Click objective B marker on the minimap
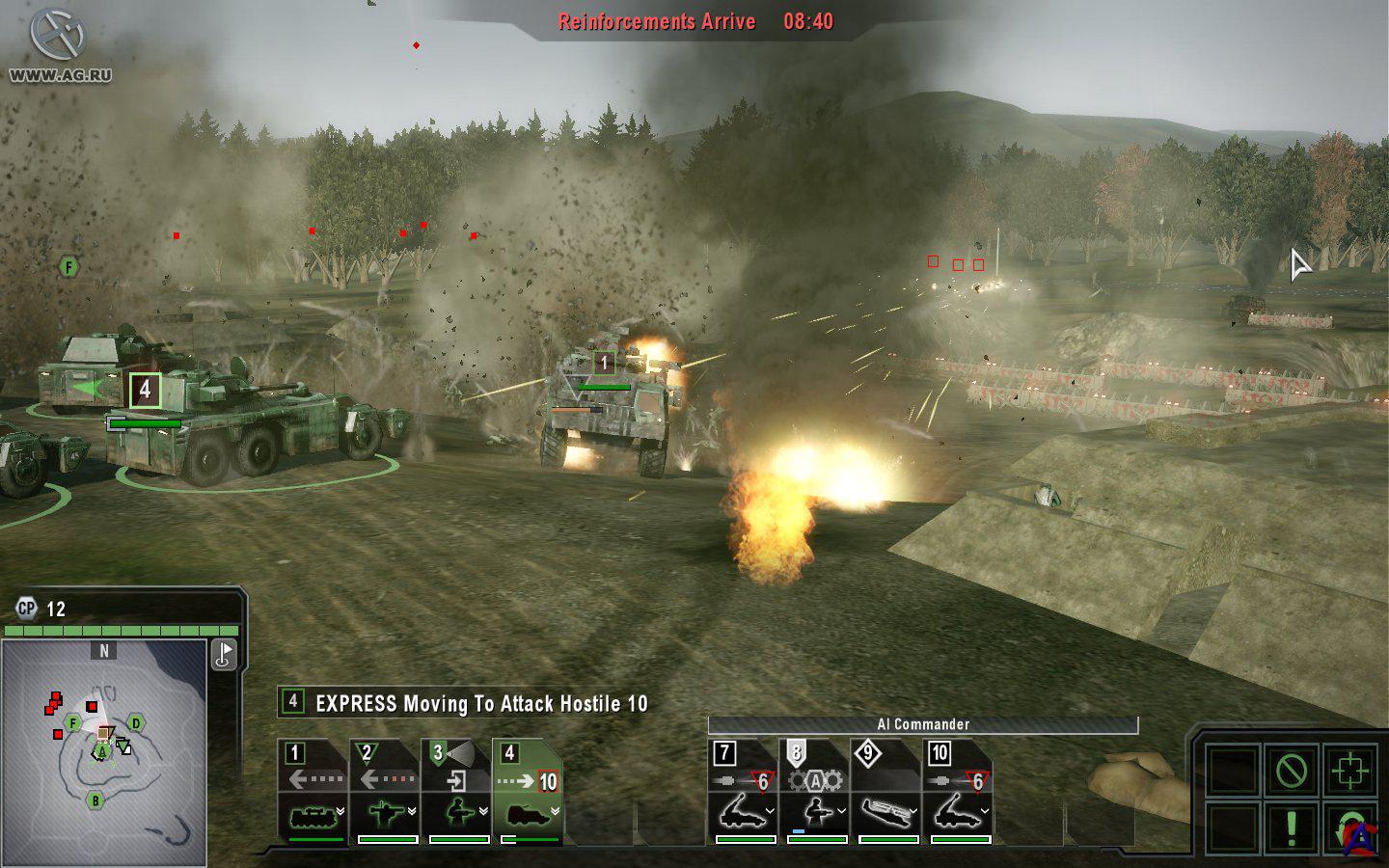The width and height of the screenshot is (1389, 868). click(95, 800)
